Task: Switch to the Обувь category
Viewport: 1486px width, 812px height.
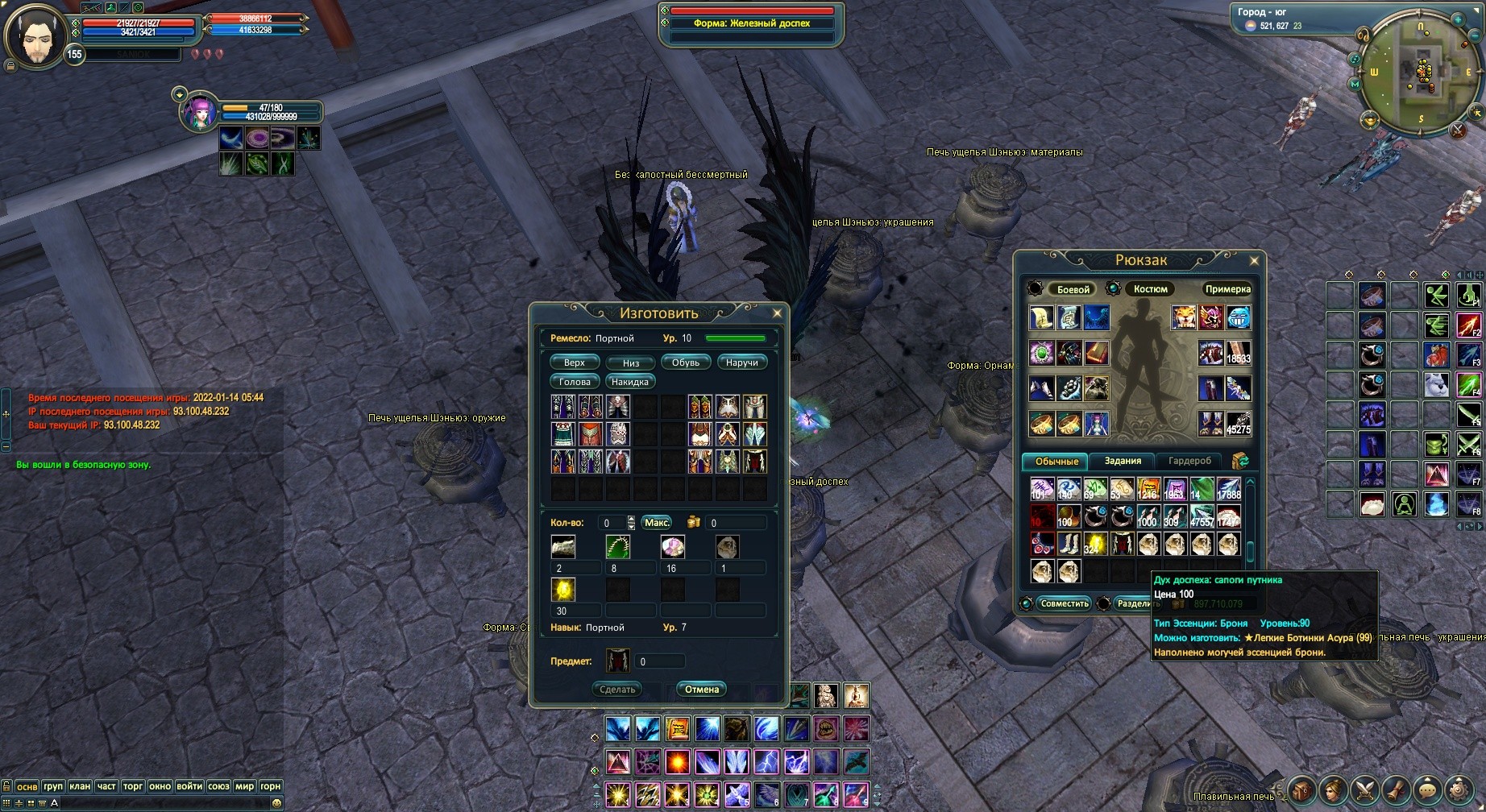Action: 686,362
